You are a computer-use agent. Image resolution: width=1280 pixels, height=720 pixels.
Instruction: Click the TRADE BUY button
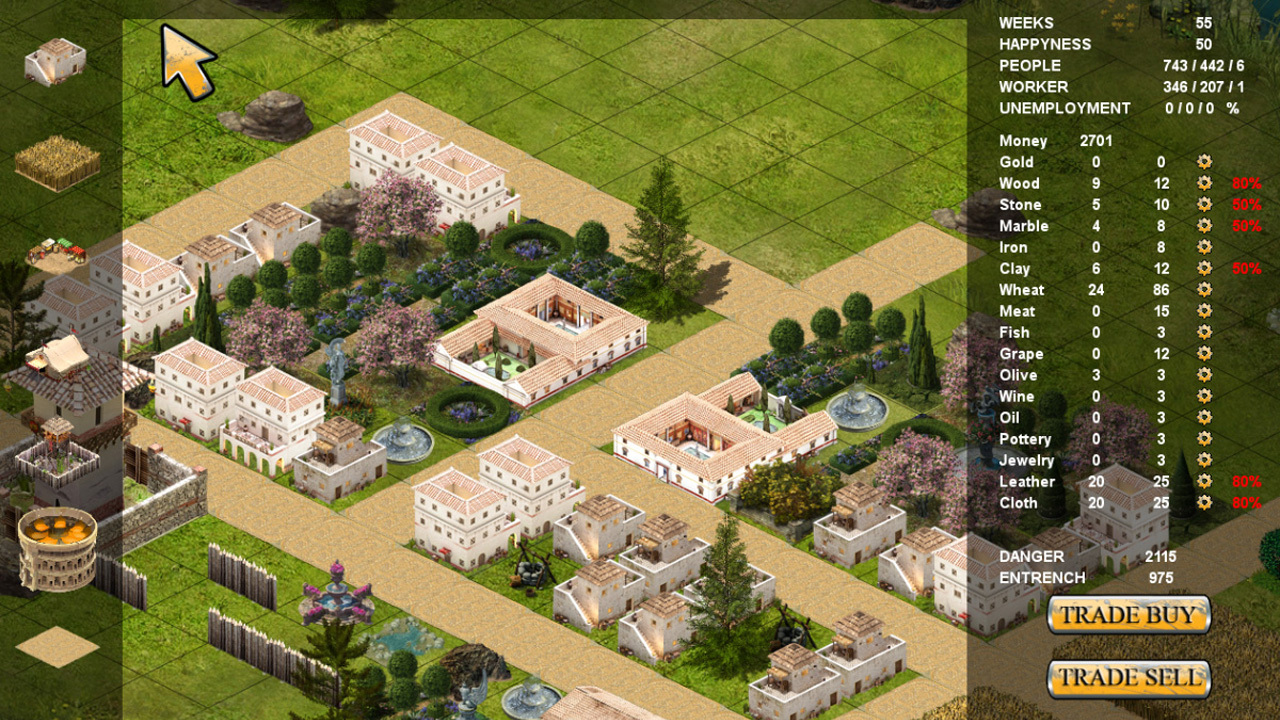point(1128,616)
